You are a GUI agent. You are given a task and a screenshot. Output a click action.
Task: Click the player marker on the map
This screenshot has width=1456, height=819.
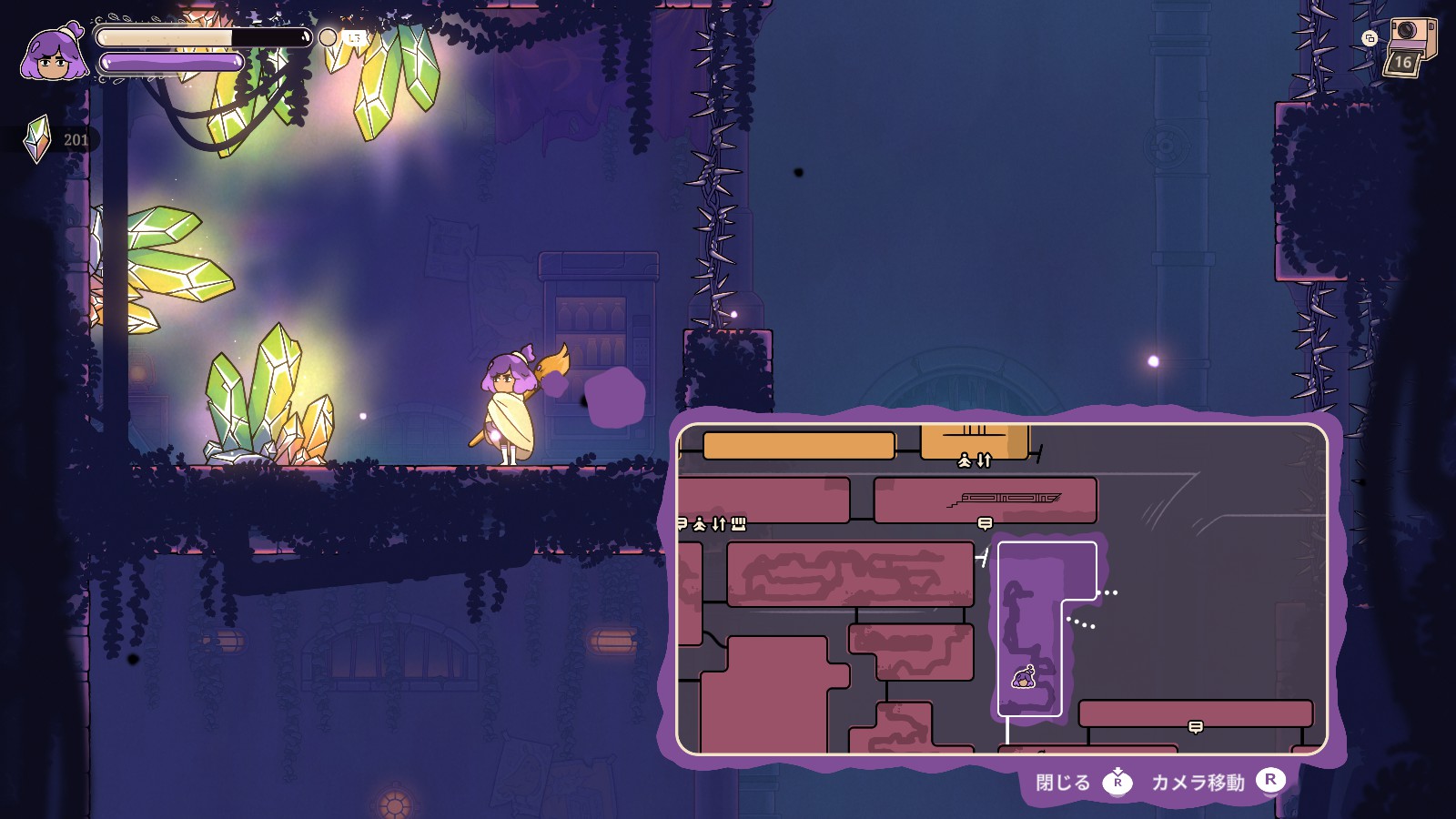pyautogui.click(x=1024, y=677)
